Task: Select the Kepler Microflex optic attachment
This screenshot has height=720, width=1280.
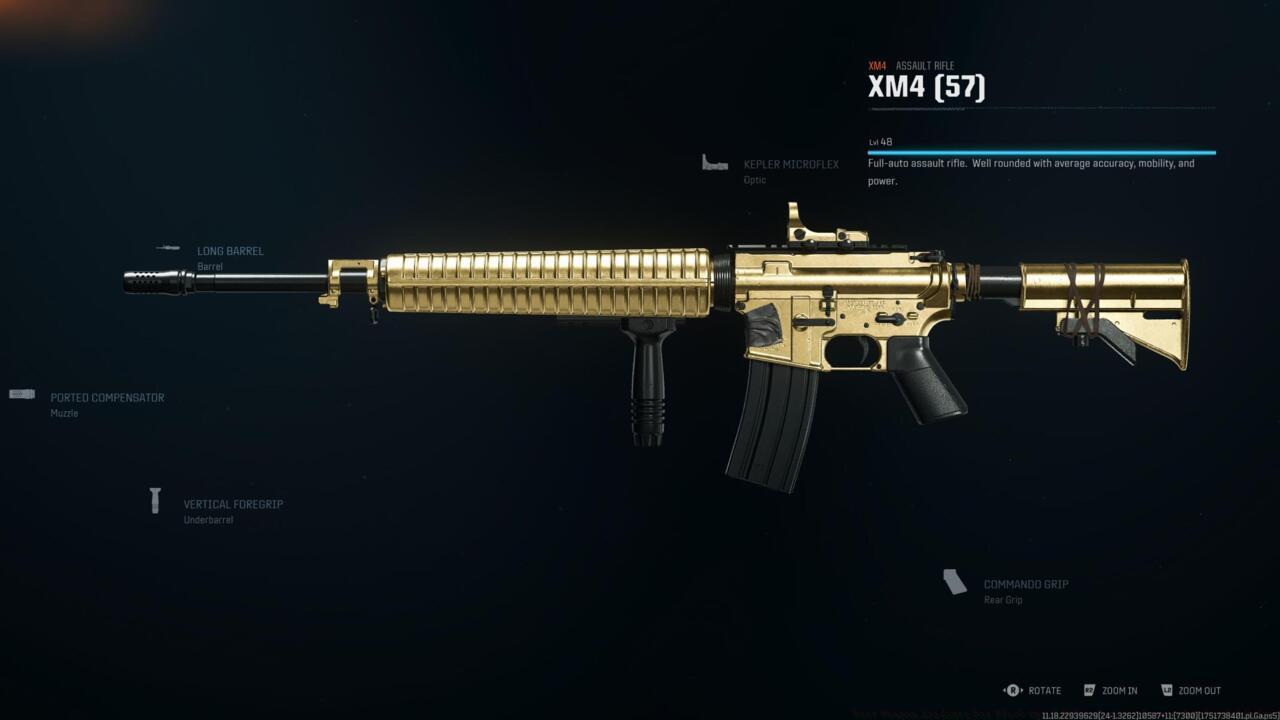Action: tap(790, 165)
